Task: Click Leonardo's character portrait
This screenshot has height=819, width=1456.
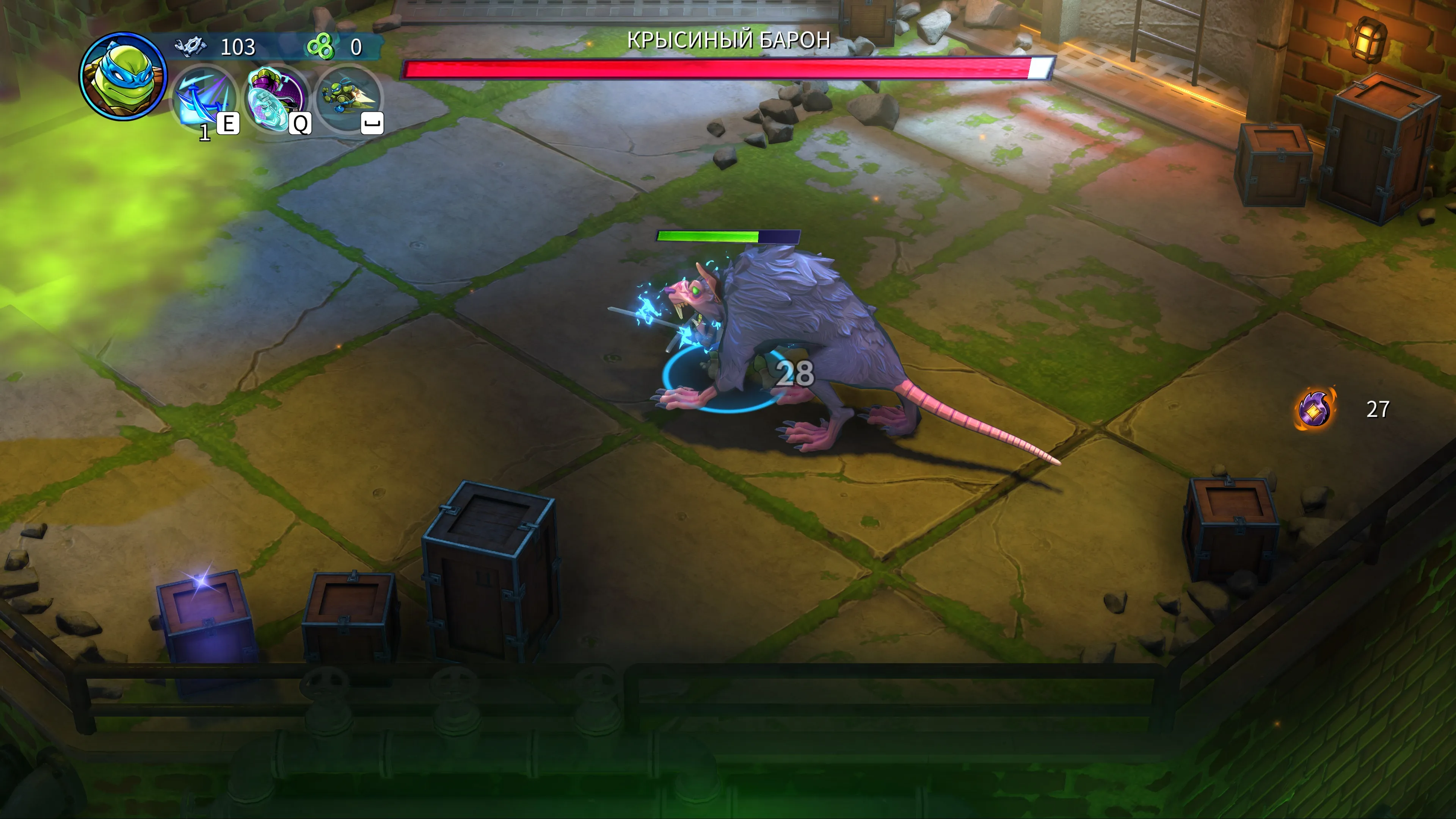Action: coord(122,76)
